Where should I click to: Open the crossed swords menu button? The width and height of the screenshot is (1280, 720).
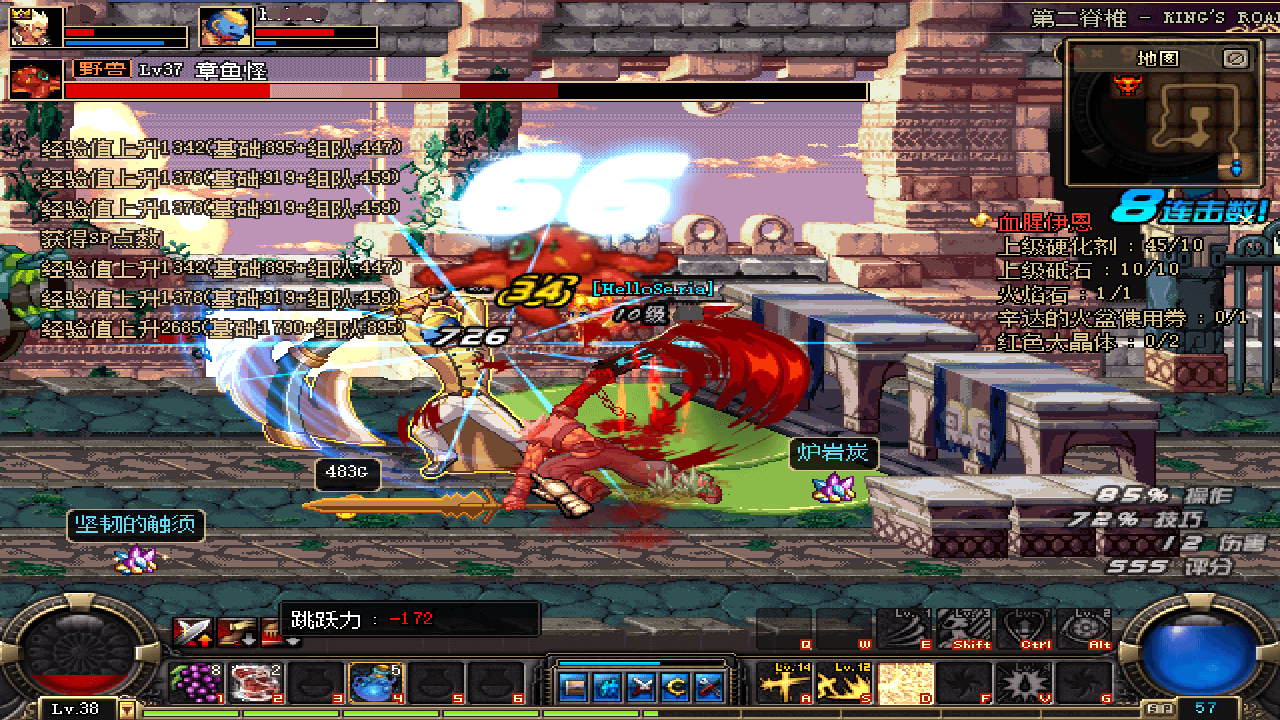click(x=643, y=687)
